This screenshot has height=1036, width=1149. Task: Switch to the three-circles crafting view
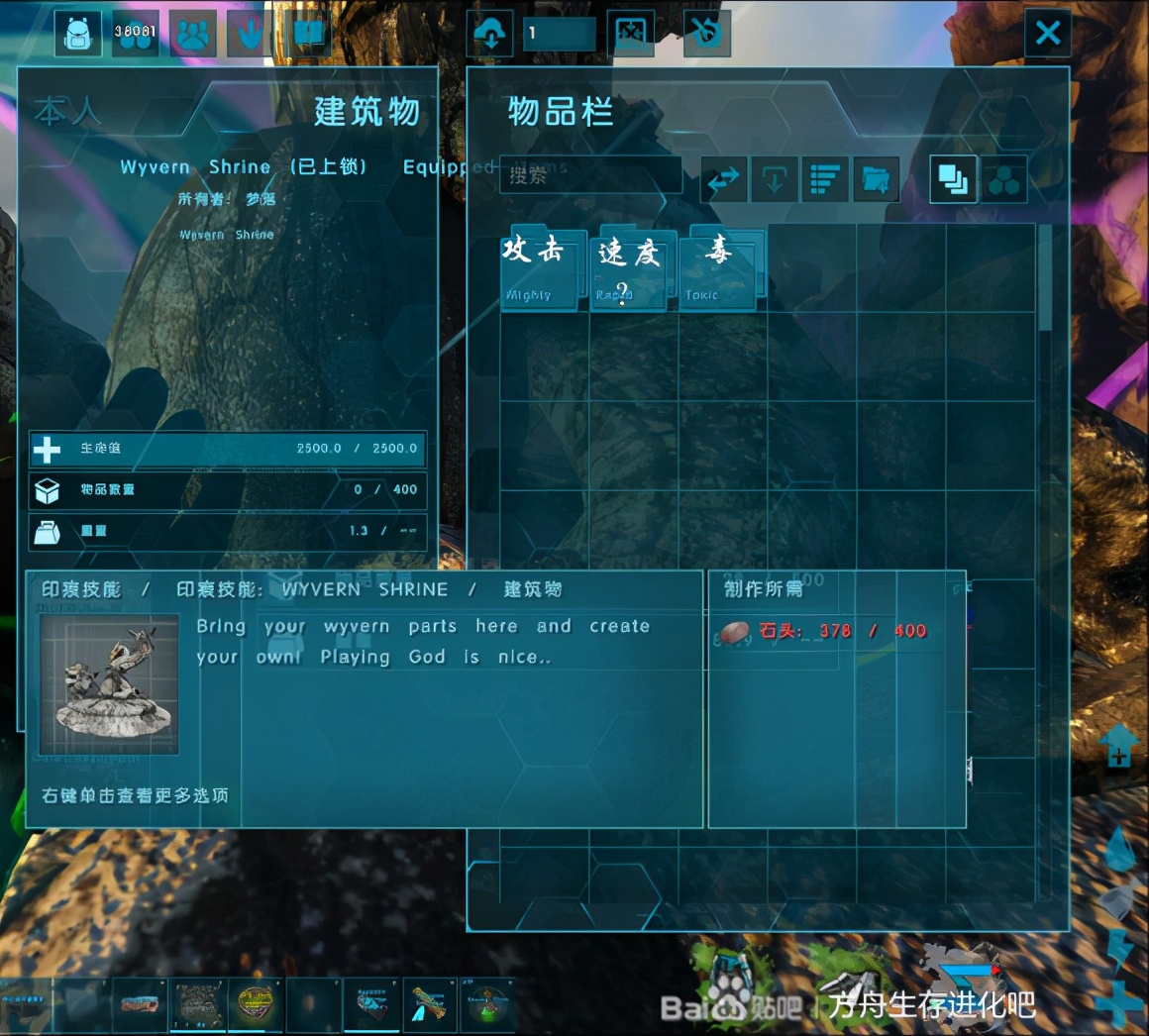tap(1003, 179)
